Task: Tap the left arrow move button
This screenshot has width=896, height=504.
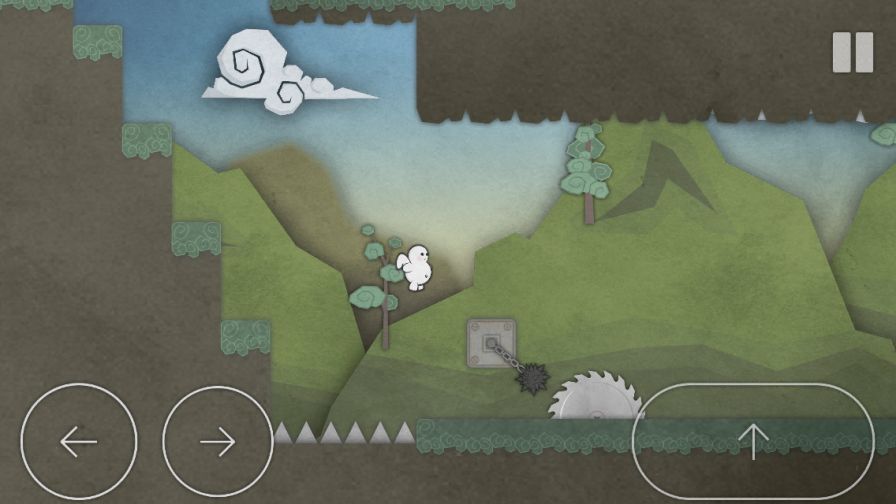Action: (x=78, y=441)
